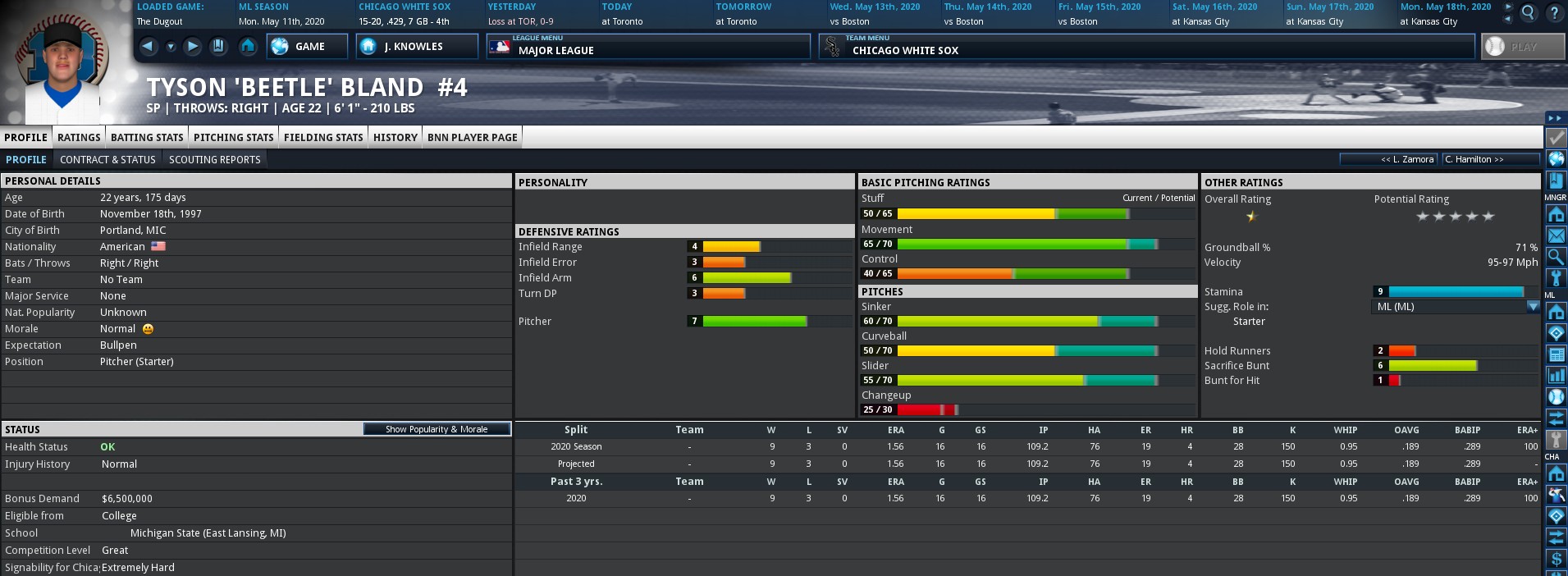Go to previous player L. Zamora

coord(1389,159)
